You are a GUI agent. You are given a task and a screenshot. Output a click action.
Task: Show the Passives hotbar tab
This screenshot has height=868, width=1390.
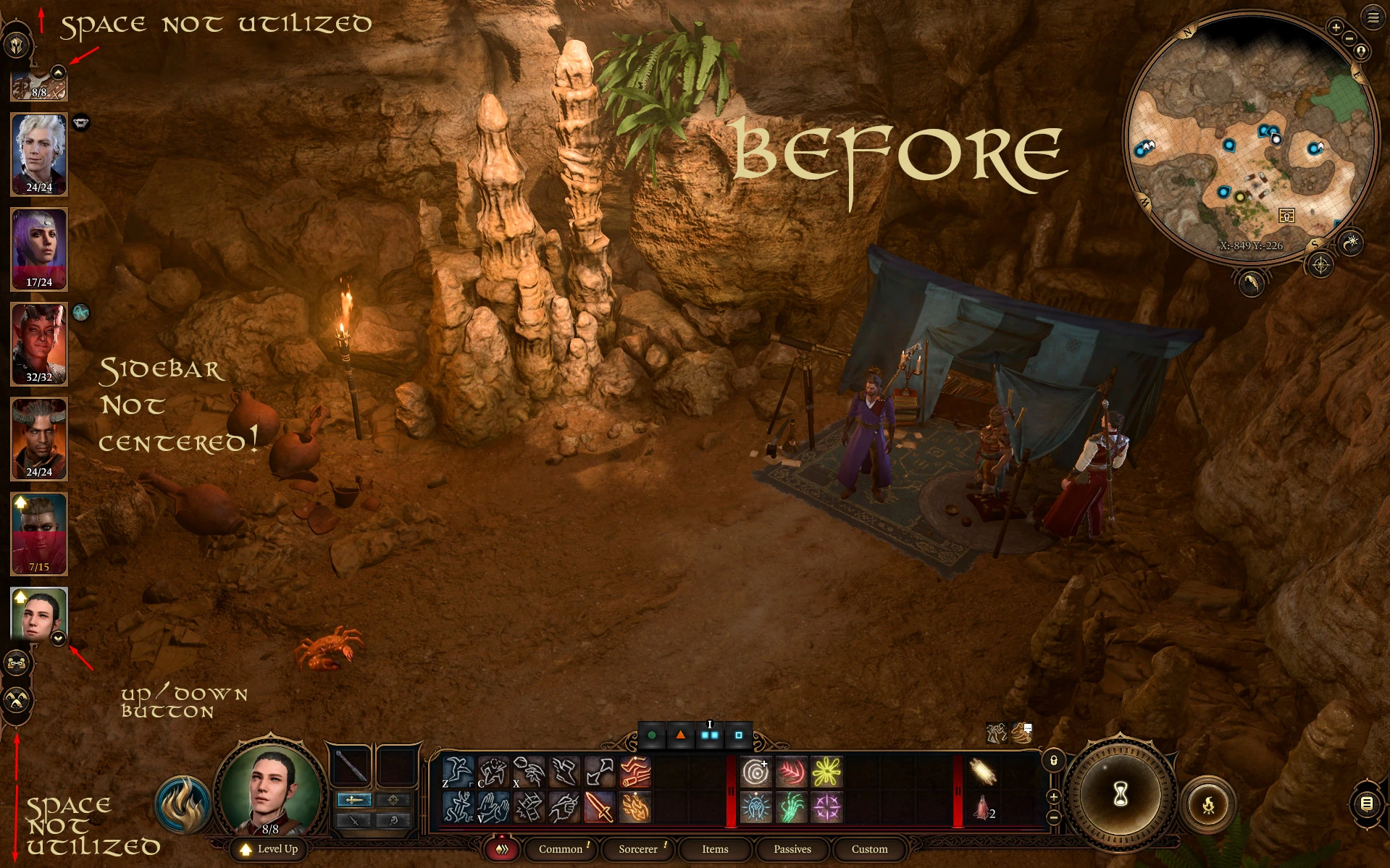tap(792, 849)
